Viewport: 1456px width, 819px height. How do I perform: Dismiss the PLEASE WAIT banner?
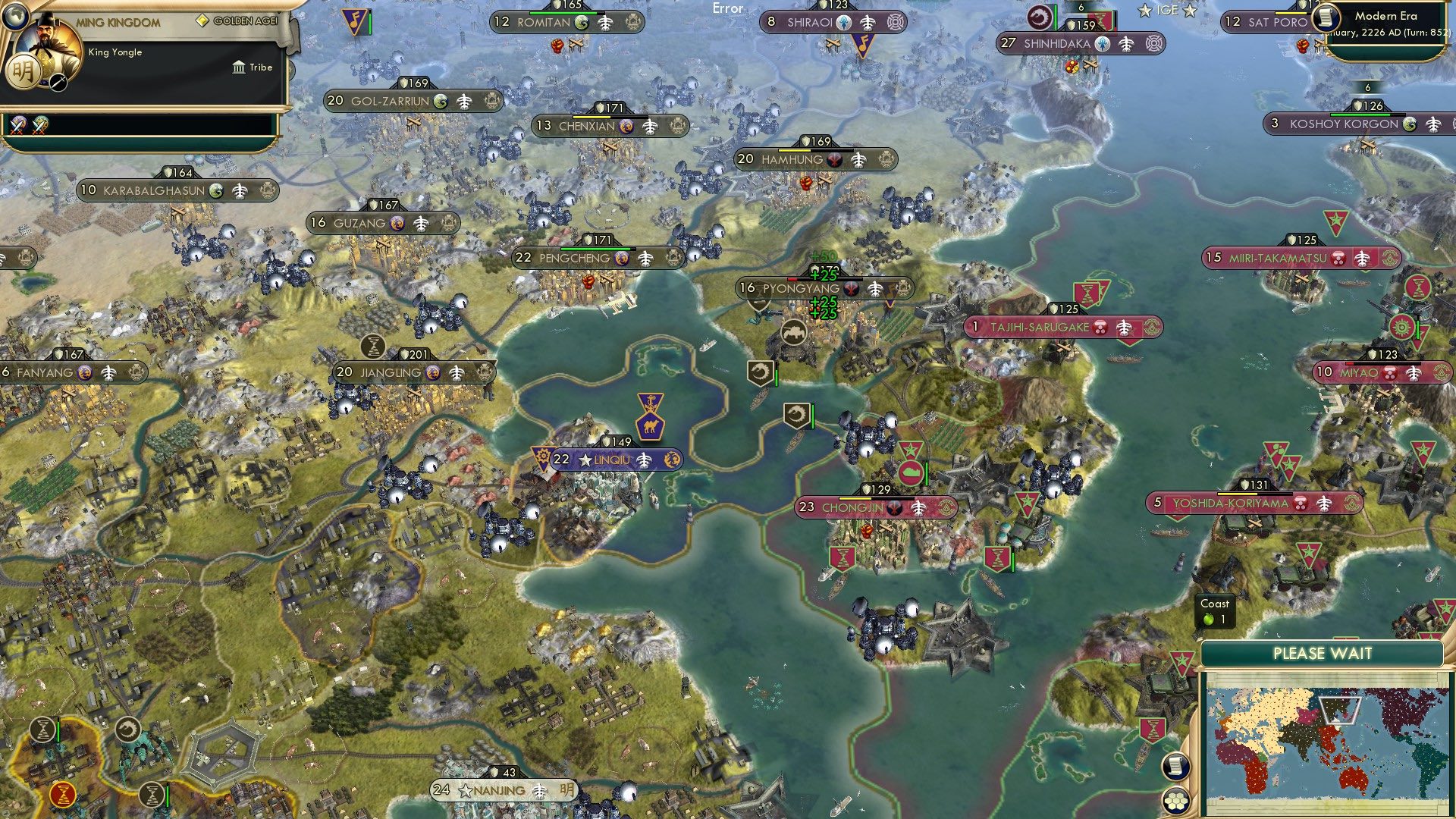(1323, 652)
